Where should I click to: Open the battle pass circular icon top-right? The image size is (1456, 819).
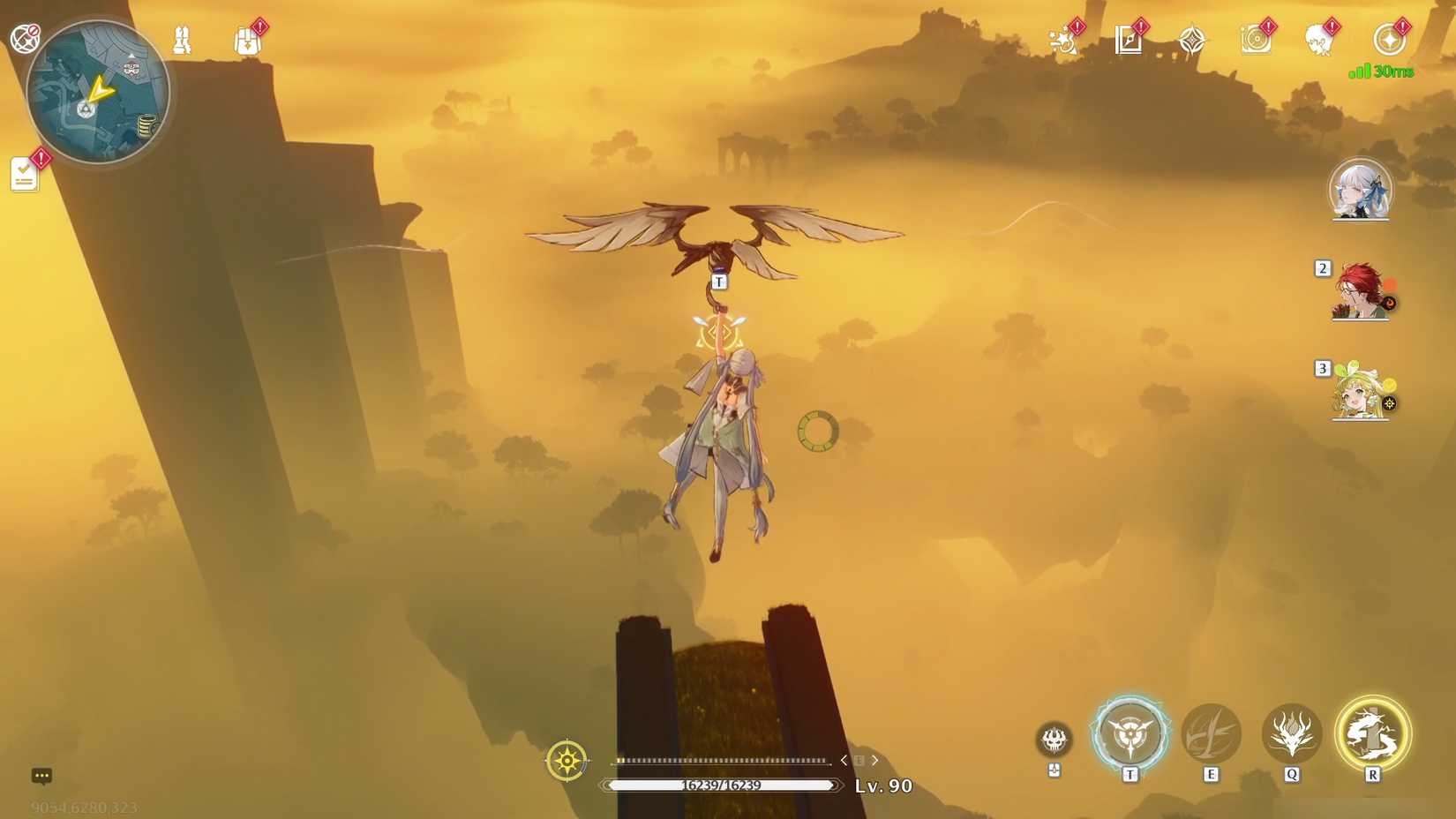pyautogui.click(x=1390, y=39)
